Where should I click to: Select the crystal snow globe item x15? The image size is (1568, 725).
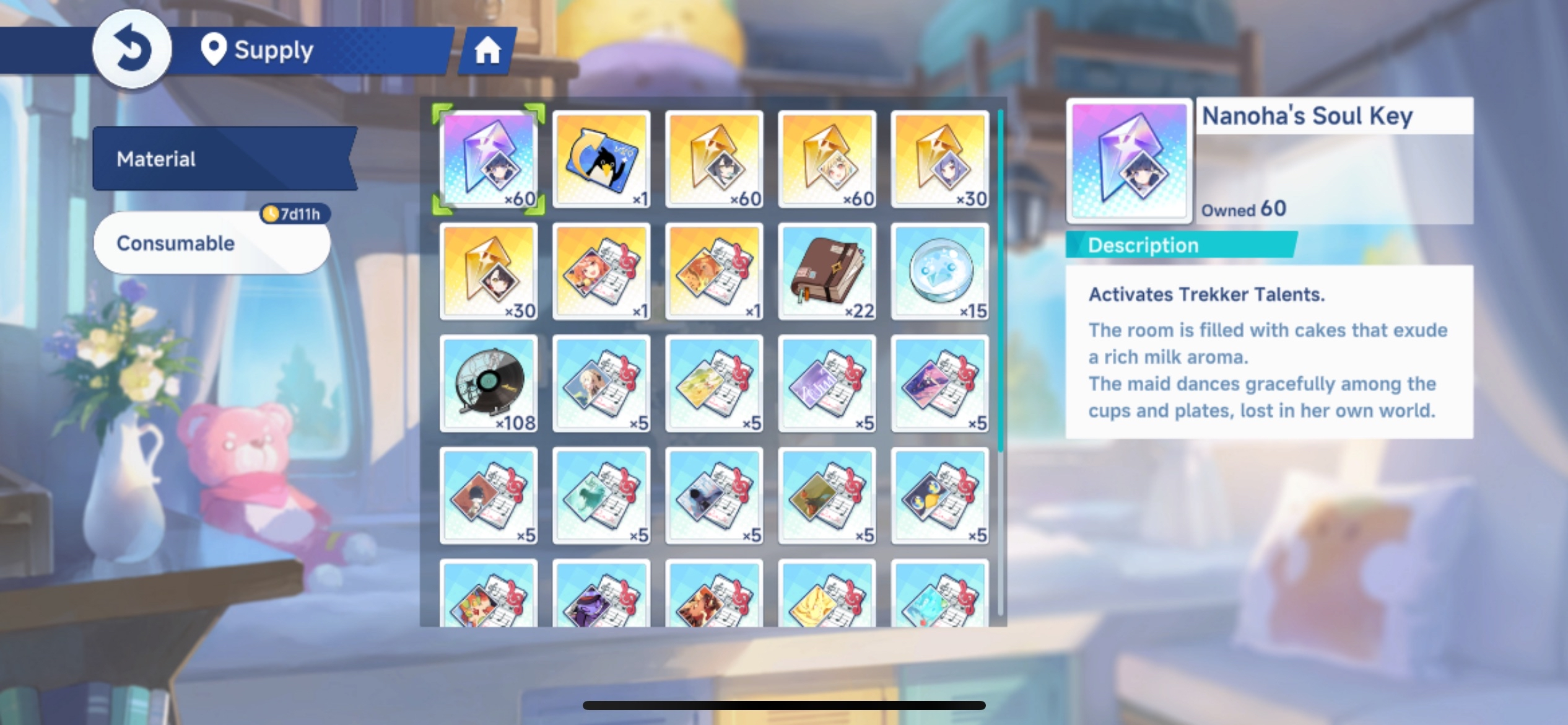click(939, 271)
